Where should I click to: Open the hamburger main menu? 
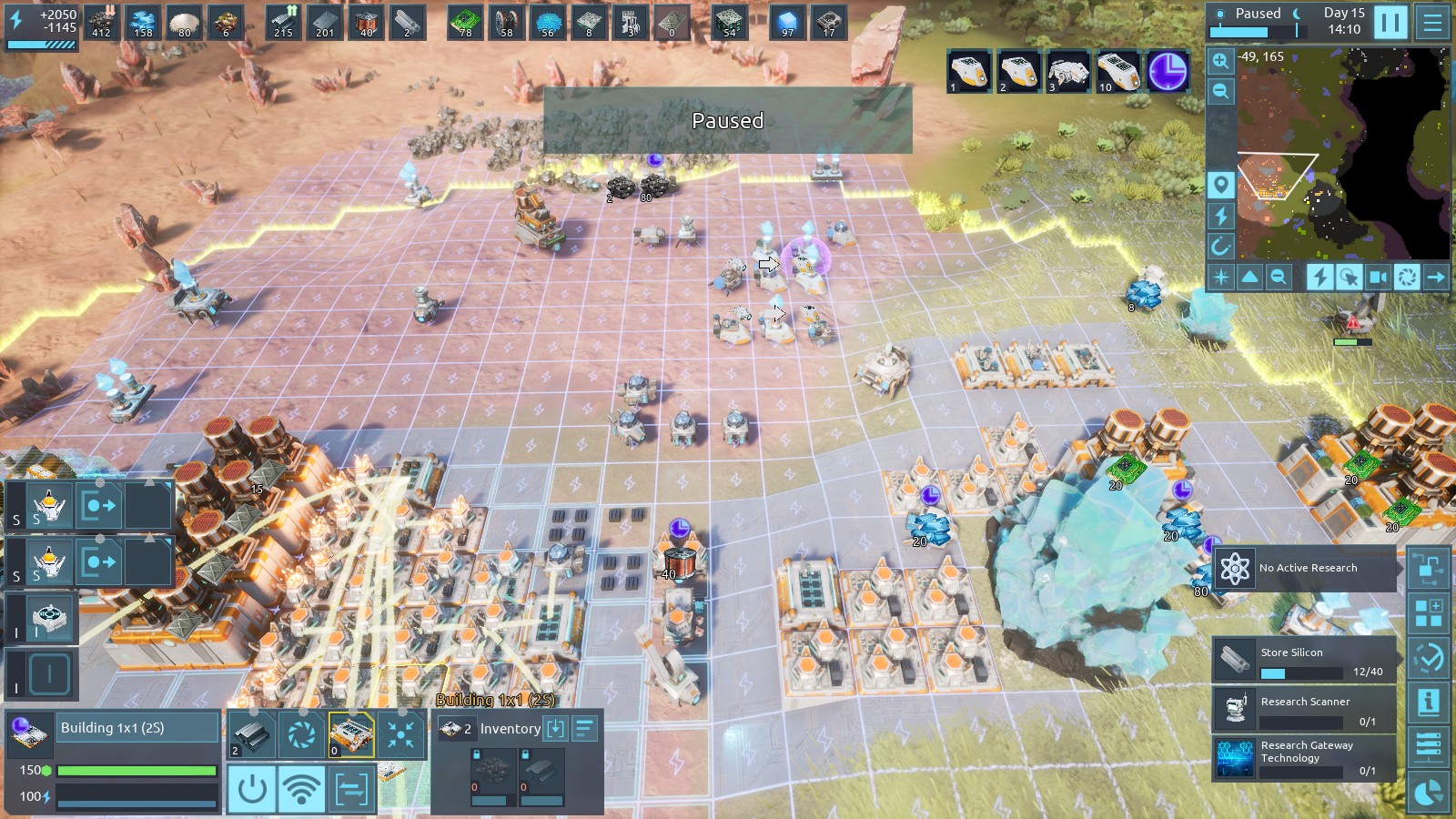pyautogui.click(x=1433, y=22)
